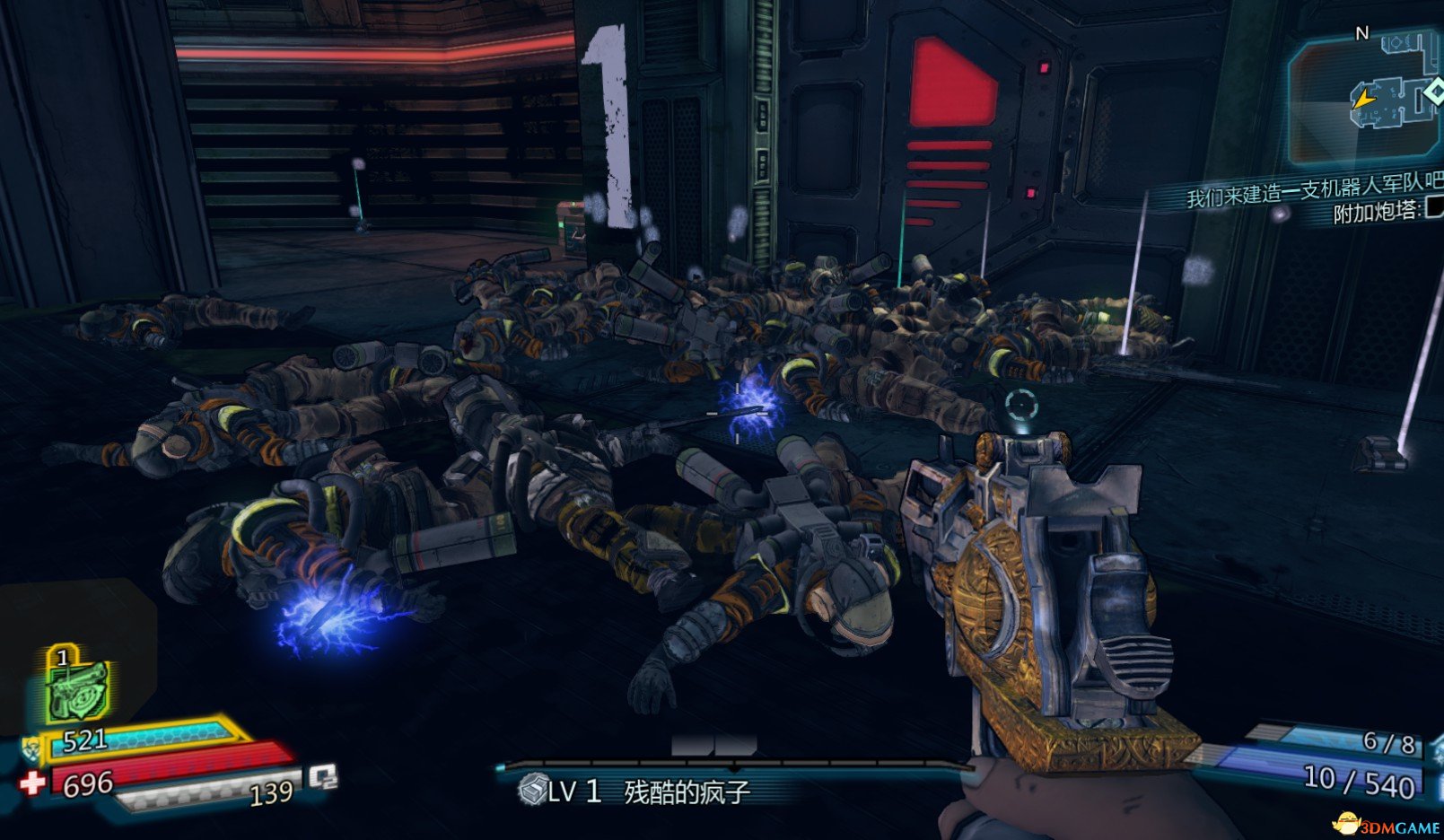Click the objective waypoint diamond on minimap
Image resolution: width=1444 pixels, height=840 pixels.
[x=1433, y=92]
